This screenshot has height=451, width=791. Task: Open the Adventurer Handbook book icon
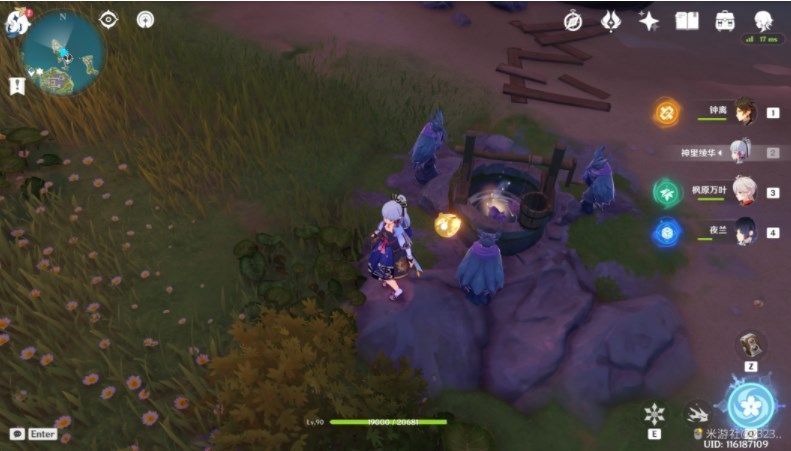(686, 21)
